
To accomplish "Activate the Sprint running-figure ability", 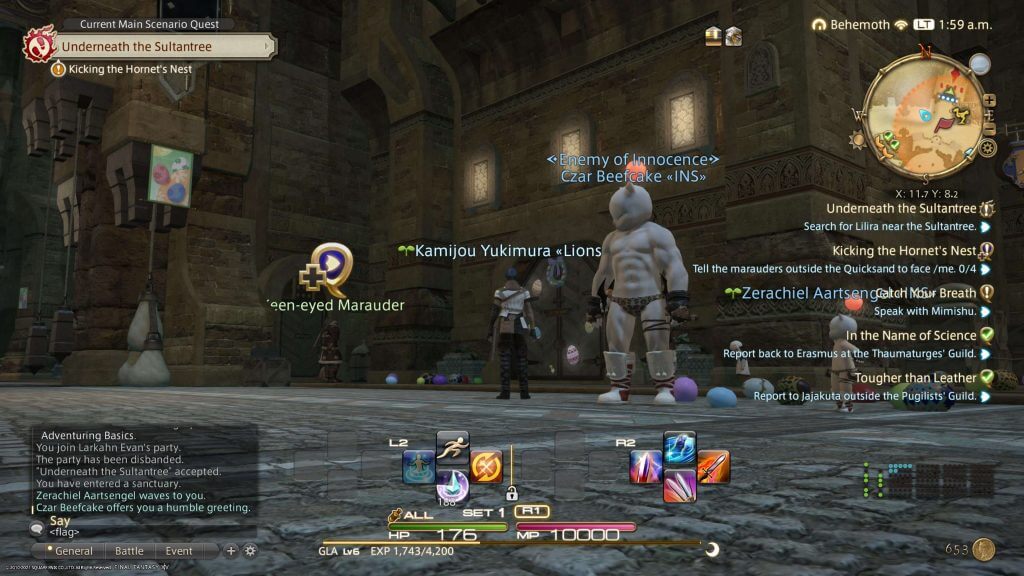I will point(452,445).
